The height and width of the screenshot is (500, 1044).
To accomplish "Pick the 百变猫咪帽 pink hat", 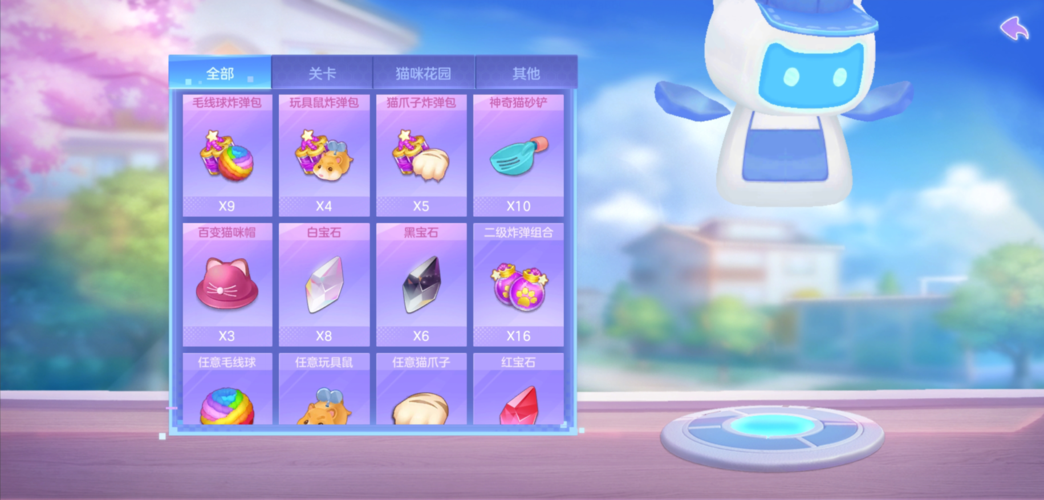I will (227, 285).
